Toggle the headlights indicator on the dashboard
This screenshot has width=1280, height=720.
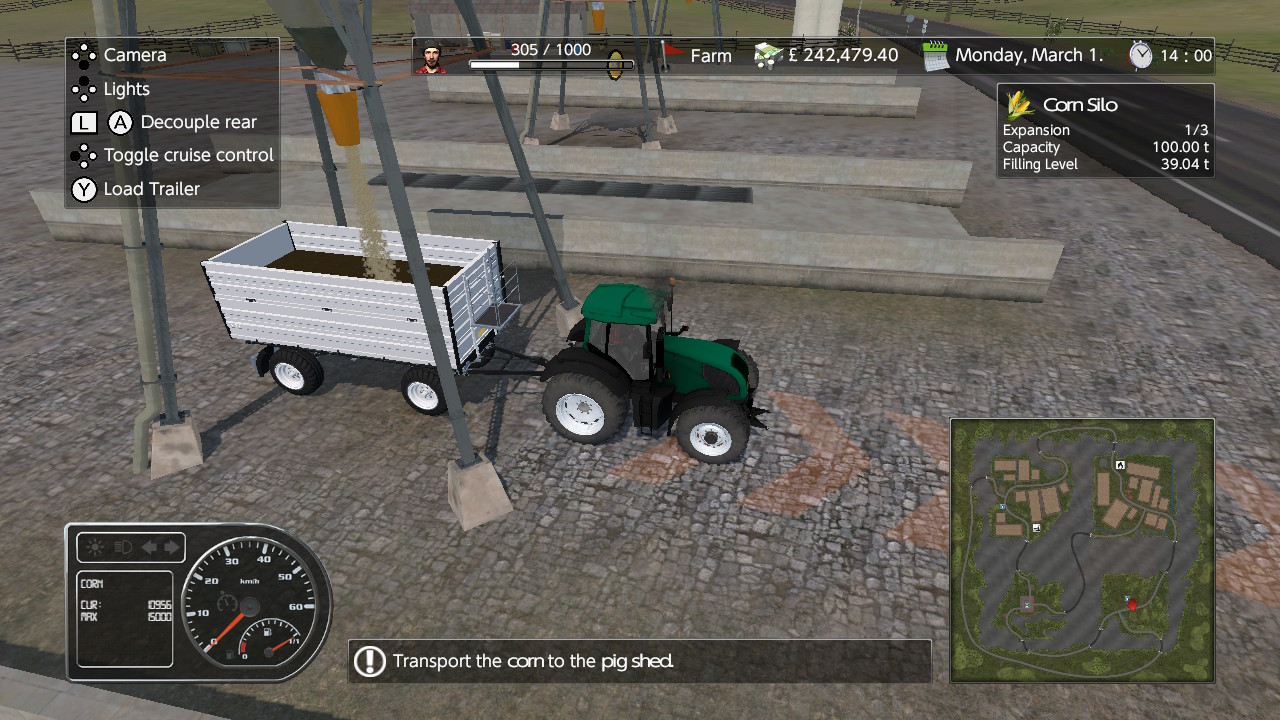click(x=122, y=547)
